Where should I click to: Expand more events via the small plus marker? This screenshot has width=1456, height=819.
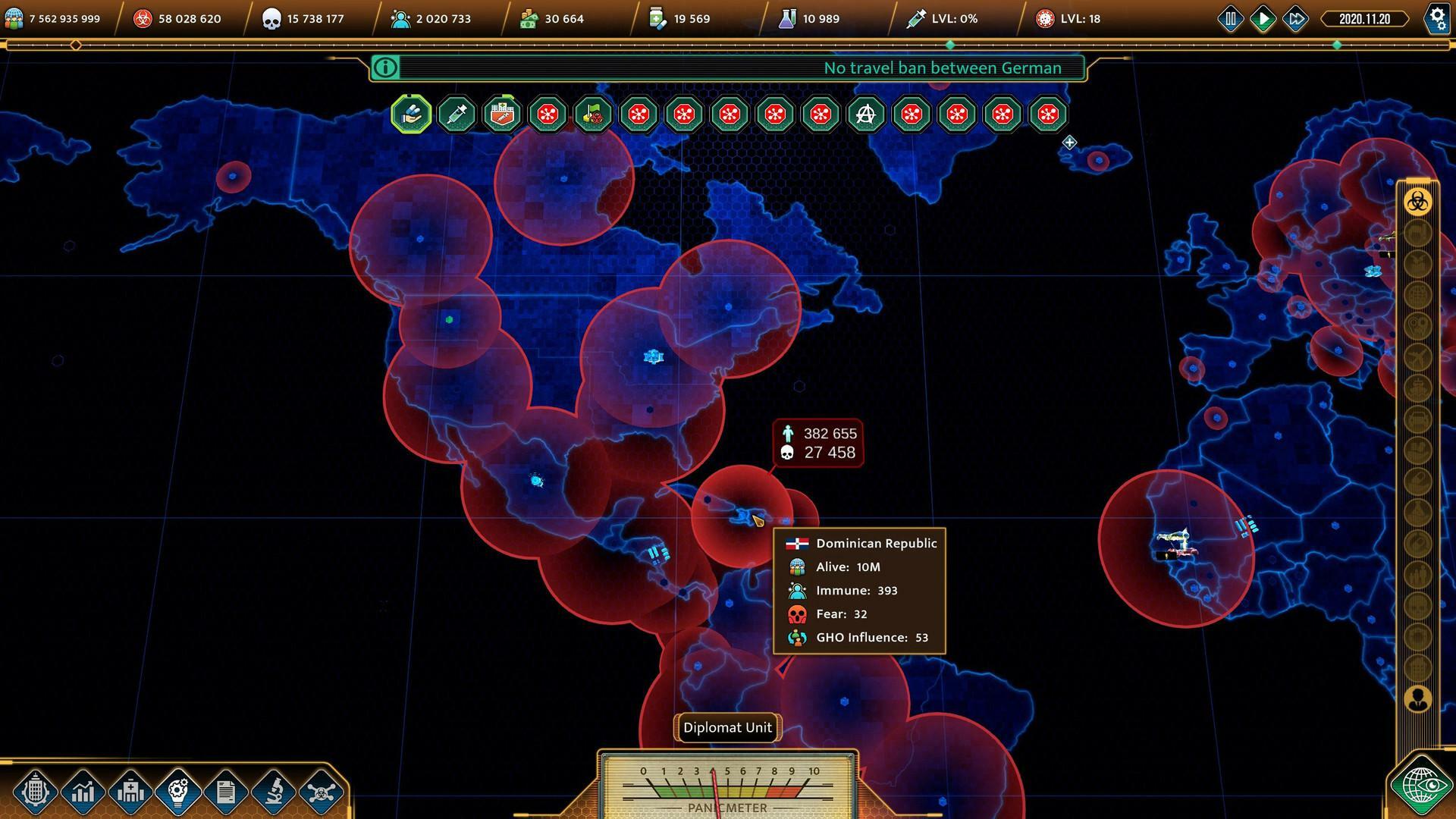pyautogui.click(x=1068, y=142)
